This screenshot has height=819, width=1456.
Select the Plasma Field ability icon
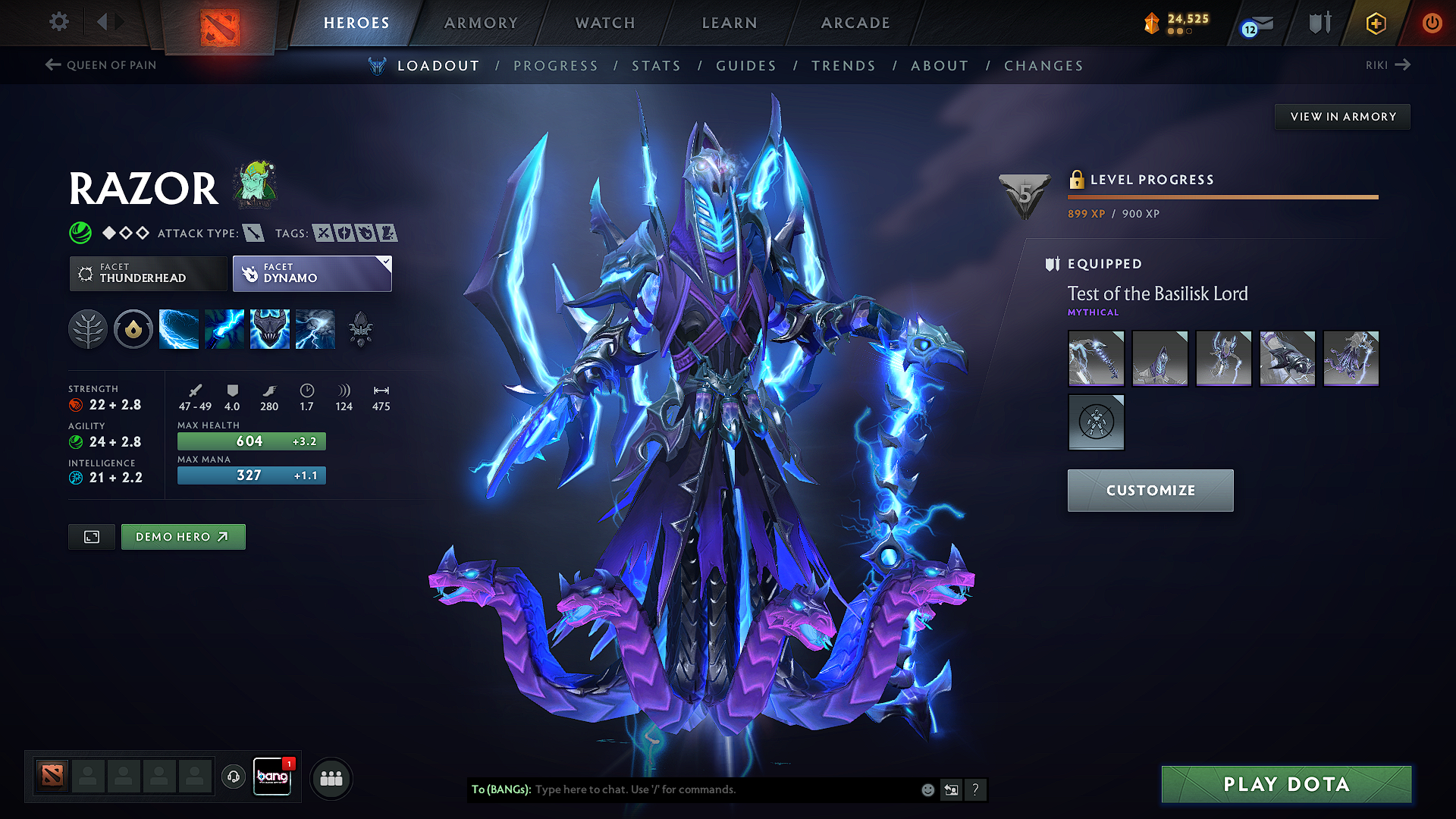[179, 328]
